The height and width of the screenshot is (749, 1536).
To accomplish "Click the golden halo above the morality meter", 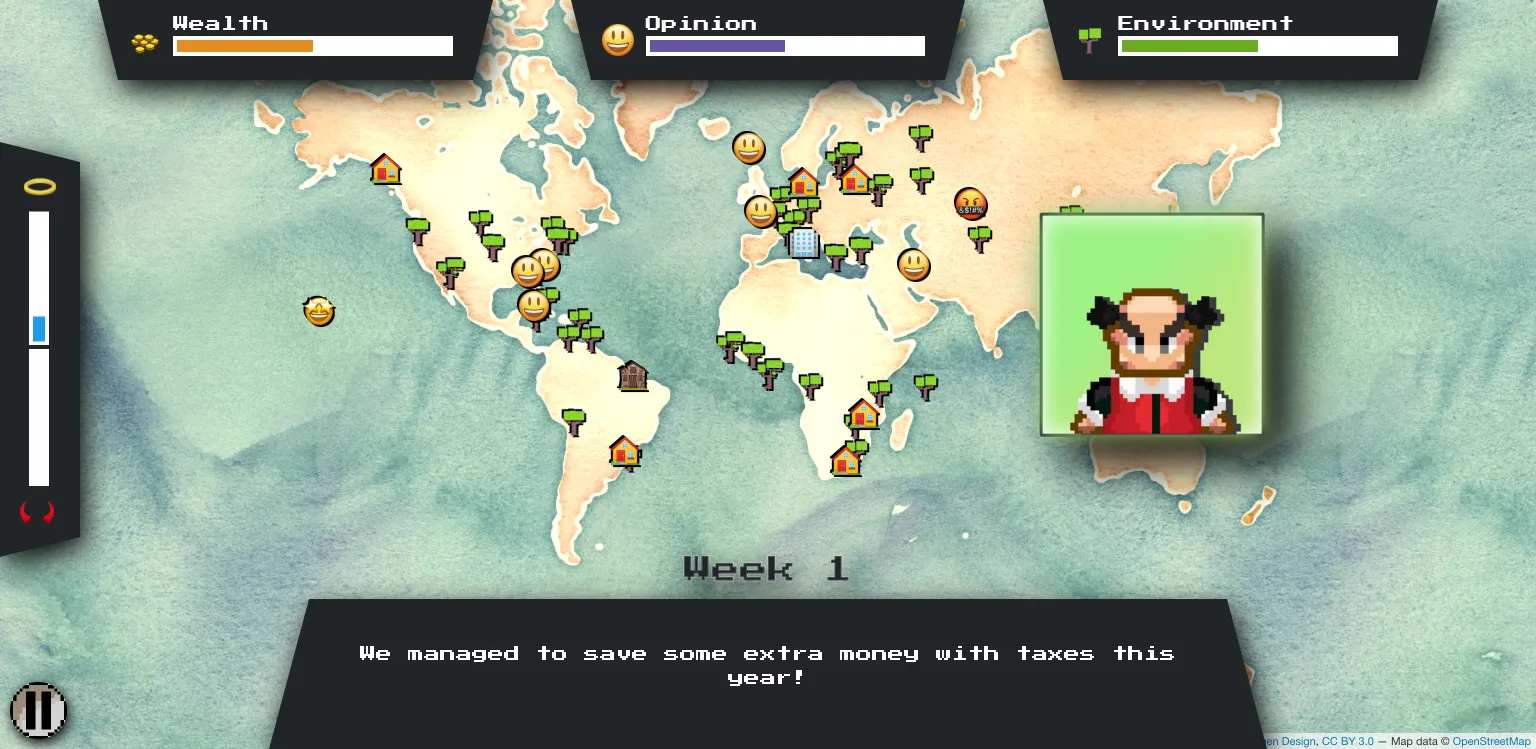I will point(39,186).
